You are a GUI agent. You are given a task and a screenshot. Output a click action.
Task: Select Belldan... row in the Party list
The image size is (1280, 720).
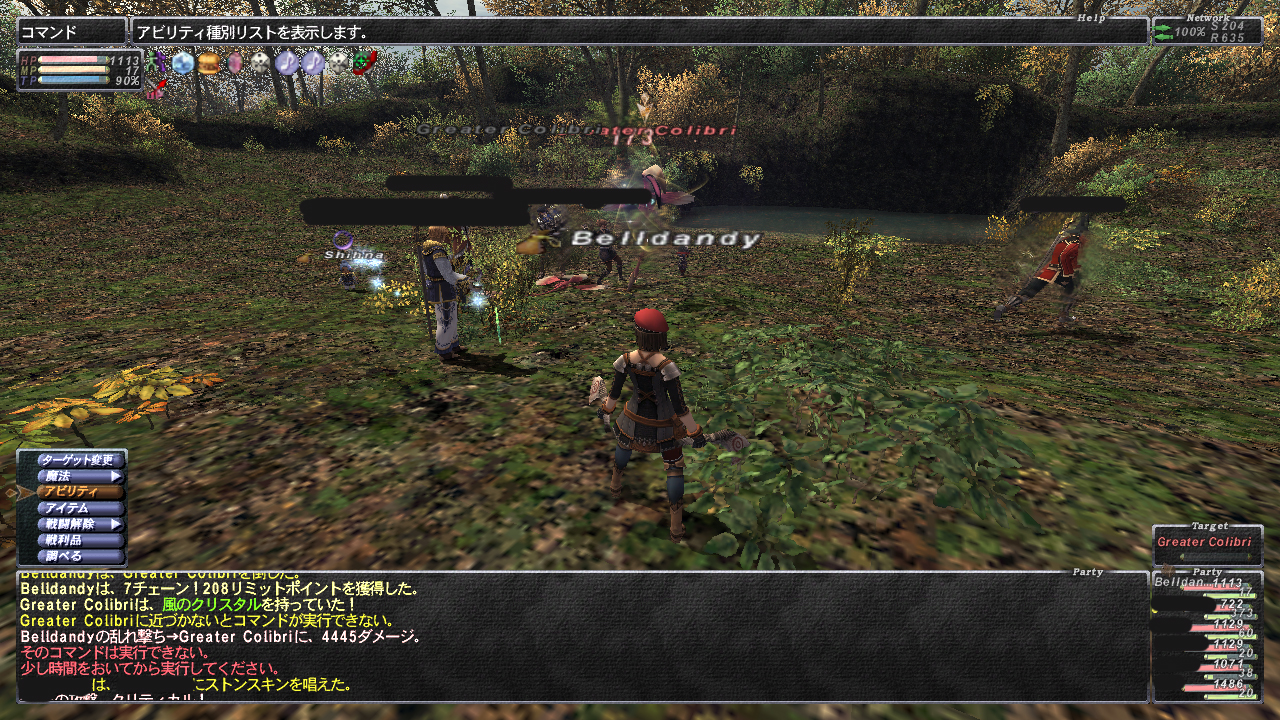click(1207, 584)
